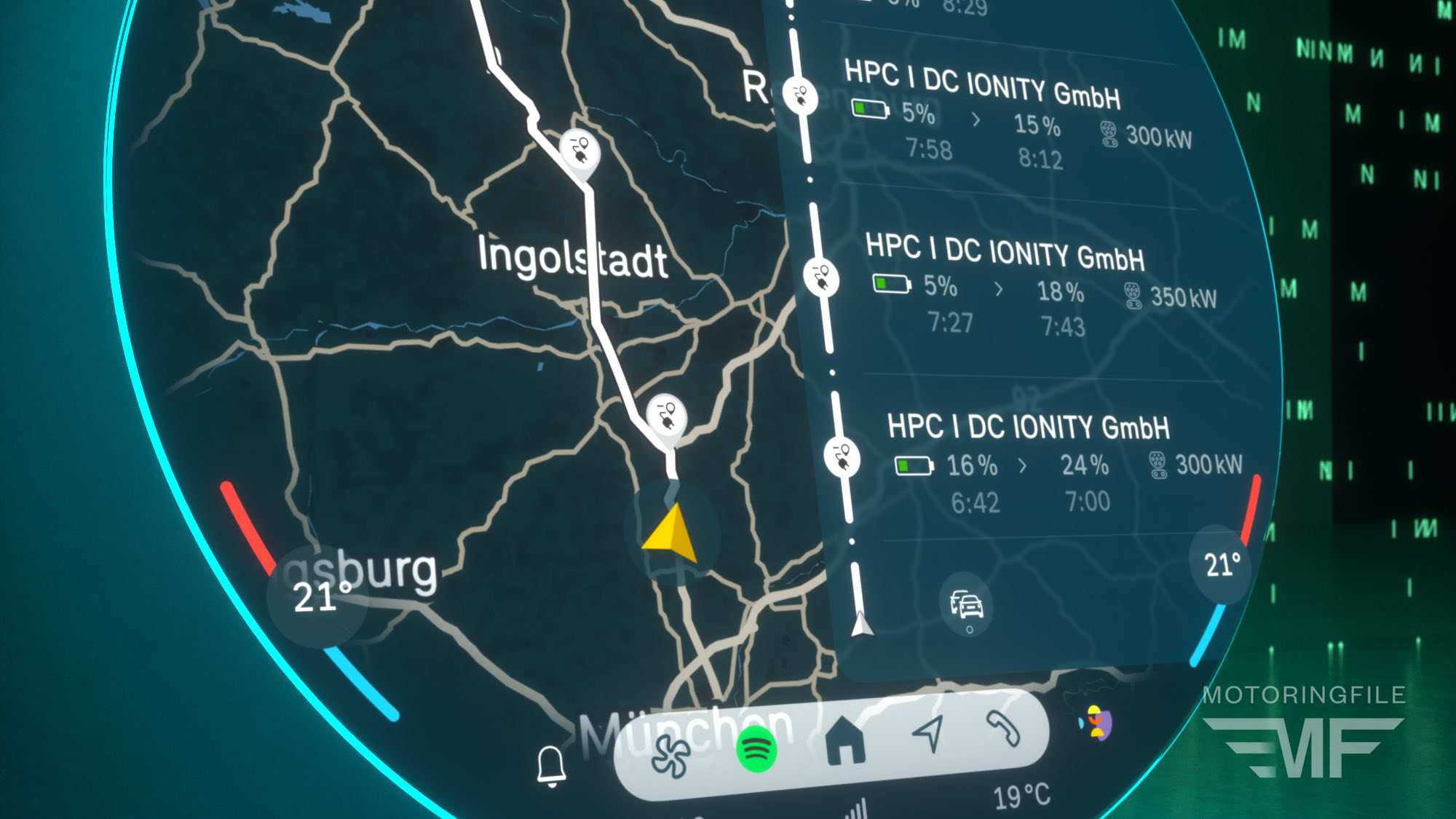Image resolution: width=1456 pixels, height=819 pixels.
Task: Open the navigation arrow menu
Action: [x=929, y=732]
